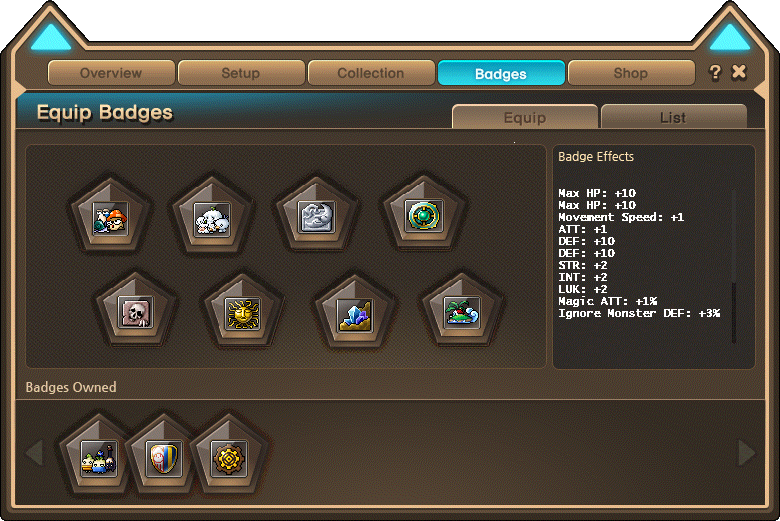The width and height of the screenshot is (780, 521).
Task: Show the badge List sub-tab
Action: tap(673, 117)
